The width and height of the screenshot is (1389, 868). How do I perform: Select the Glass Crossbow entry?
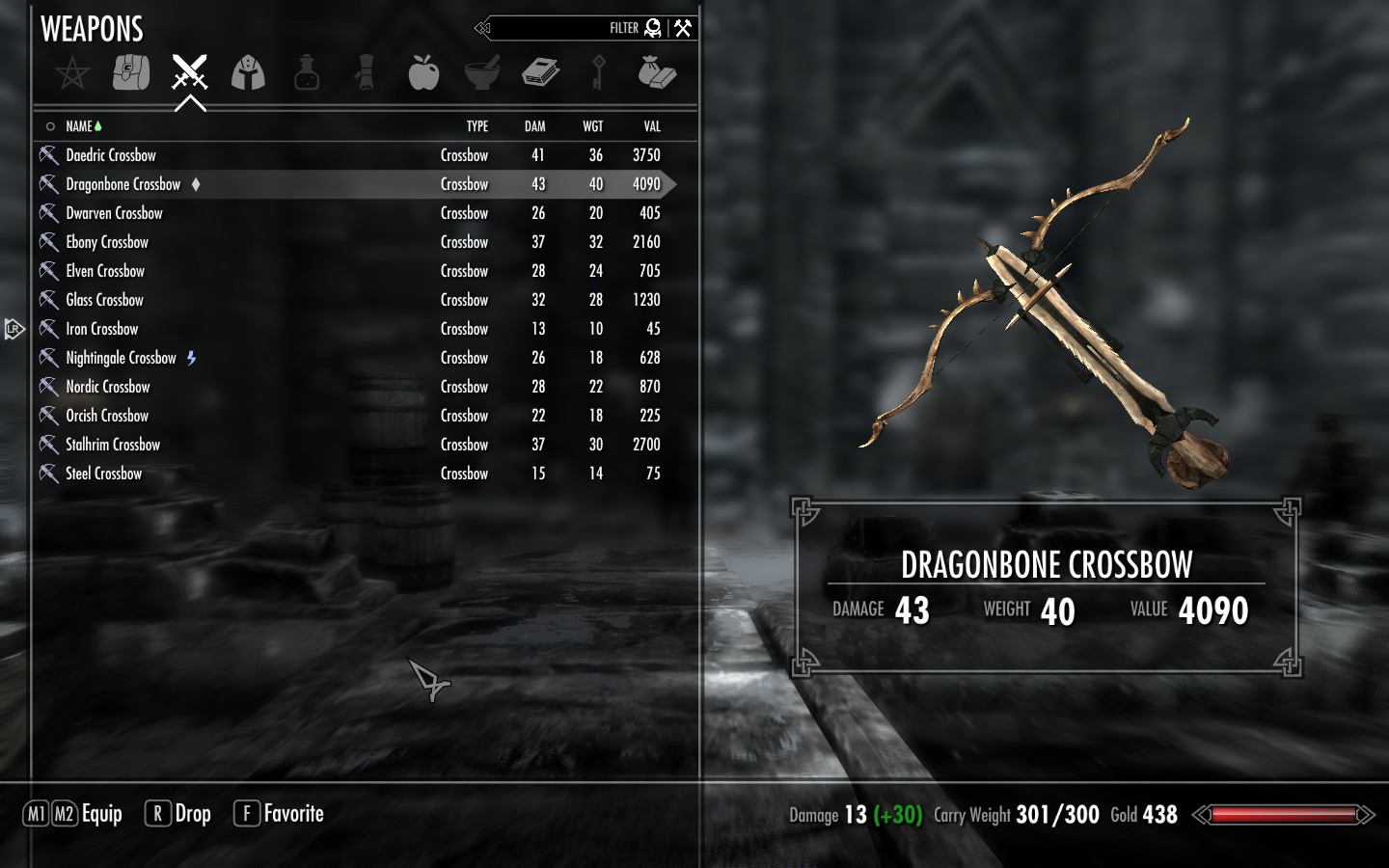click(x=104, y=300)
